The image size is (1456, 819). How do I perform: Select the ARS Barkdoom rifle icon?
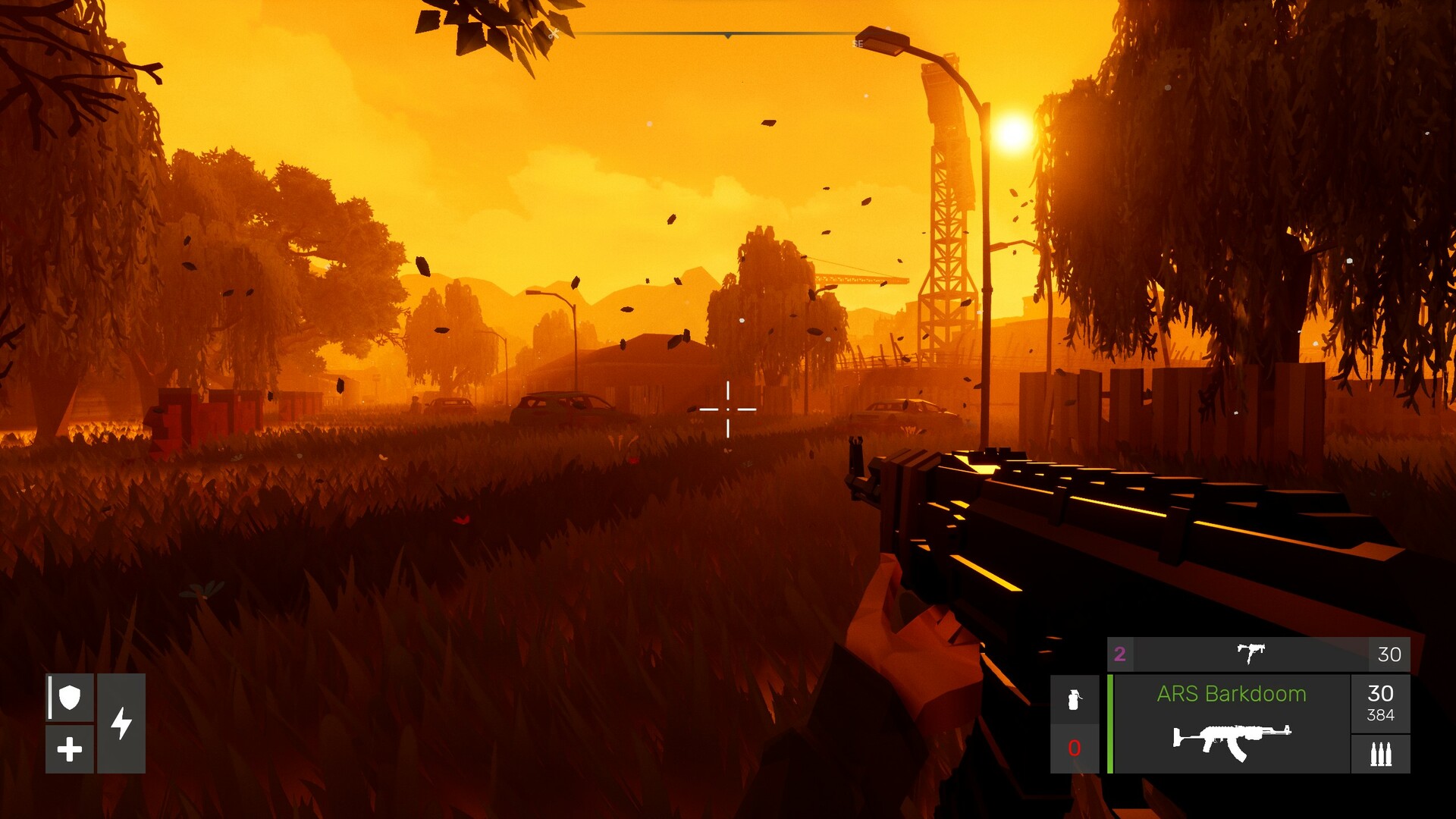(1232, 740)
